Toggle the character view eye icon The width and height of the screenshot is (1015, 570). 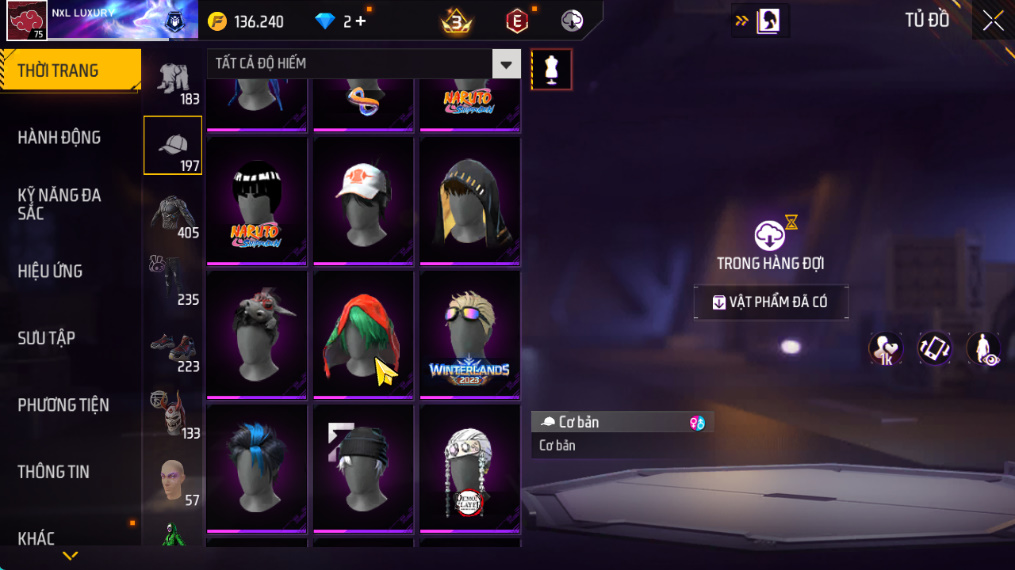point(983,349)
